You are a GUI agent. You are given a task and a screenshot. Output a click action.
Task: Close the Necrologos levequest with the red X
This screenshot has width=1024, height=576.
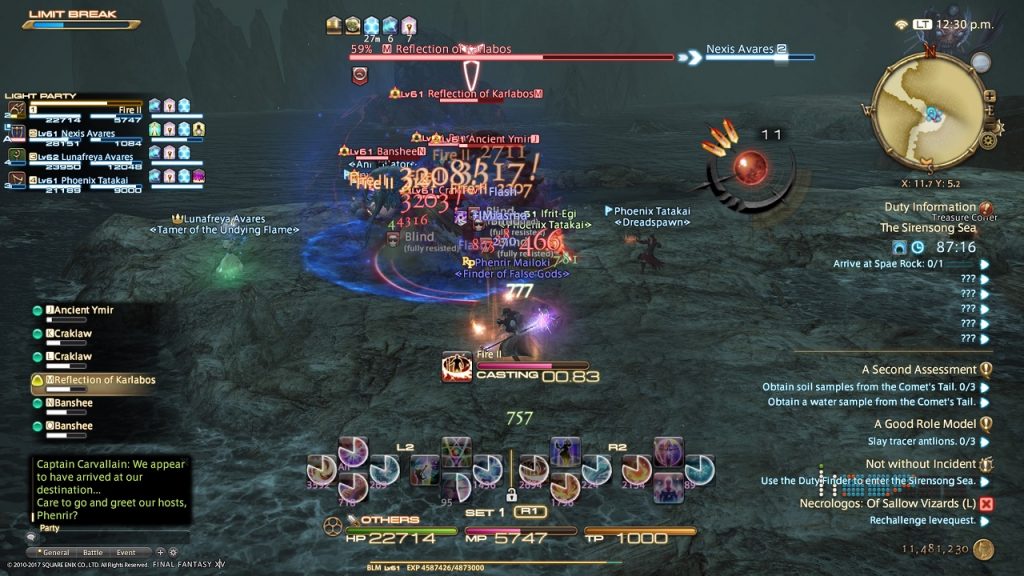[x=986, y=504]
